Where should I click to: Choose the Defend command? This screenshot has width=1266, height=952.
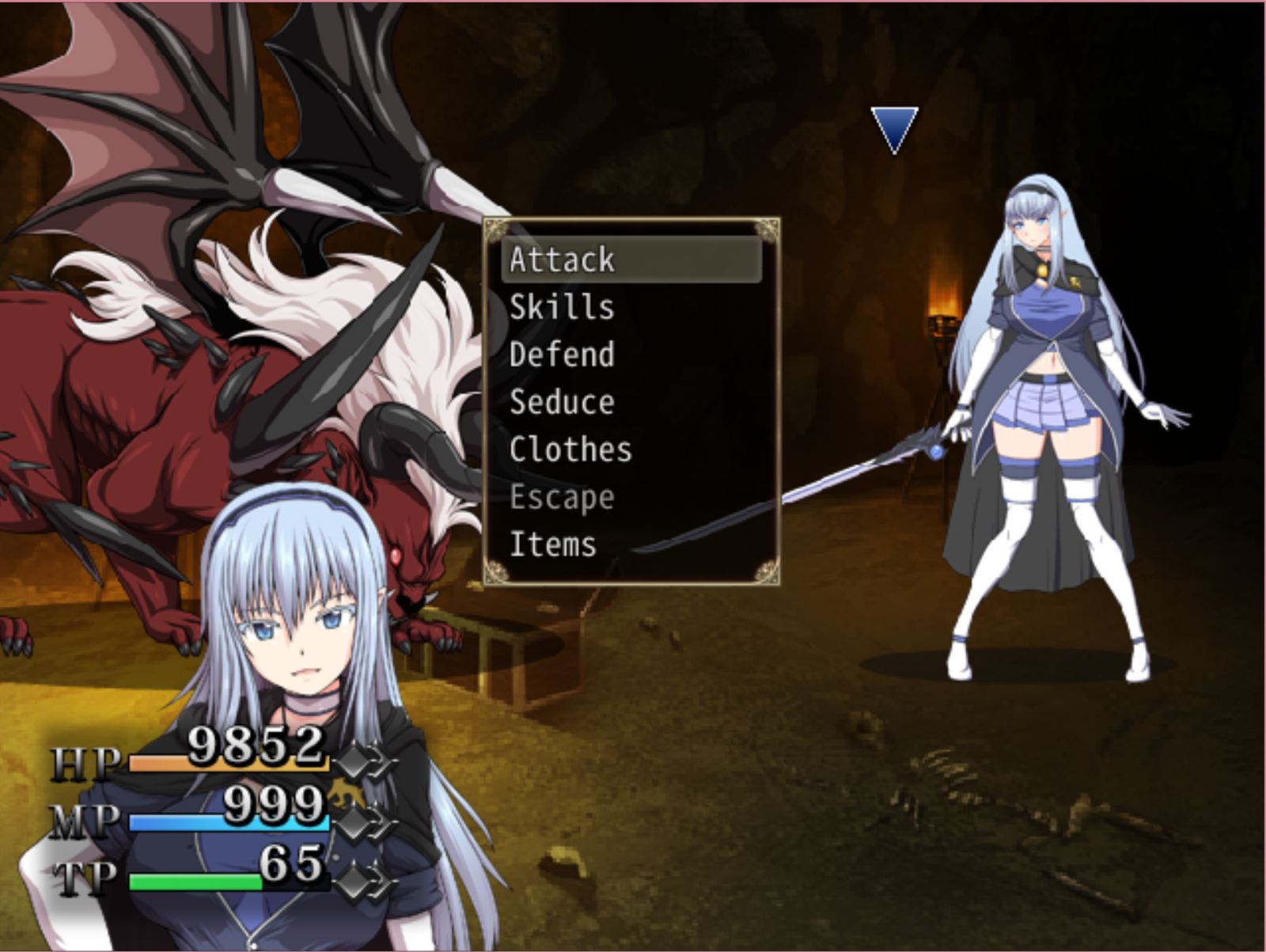tap(562, 355)
